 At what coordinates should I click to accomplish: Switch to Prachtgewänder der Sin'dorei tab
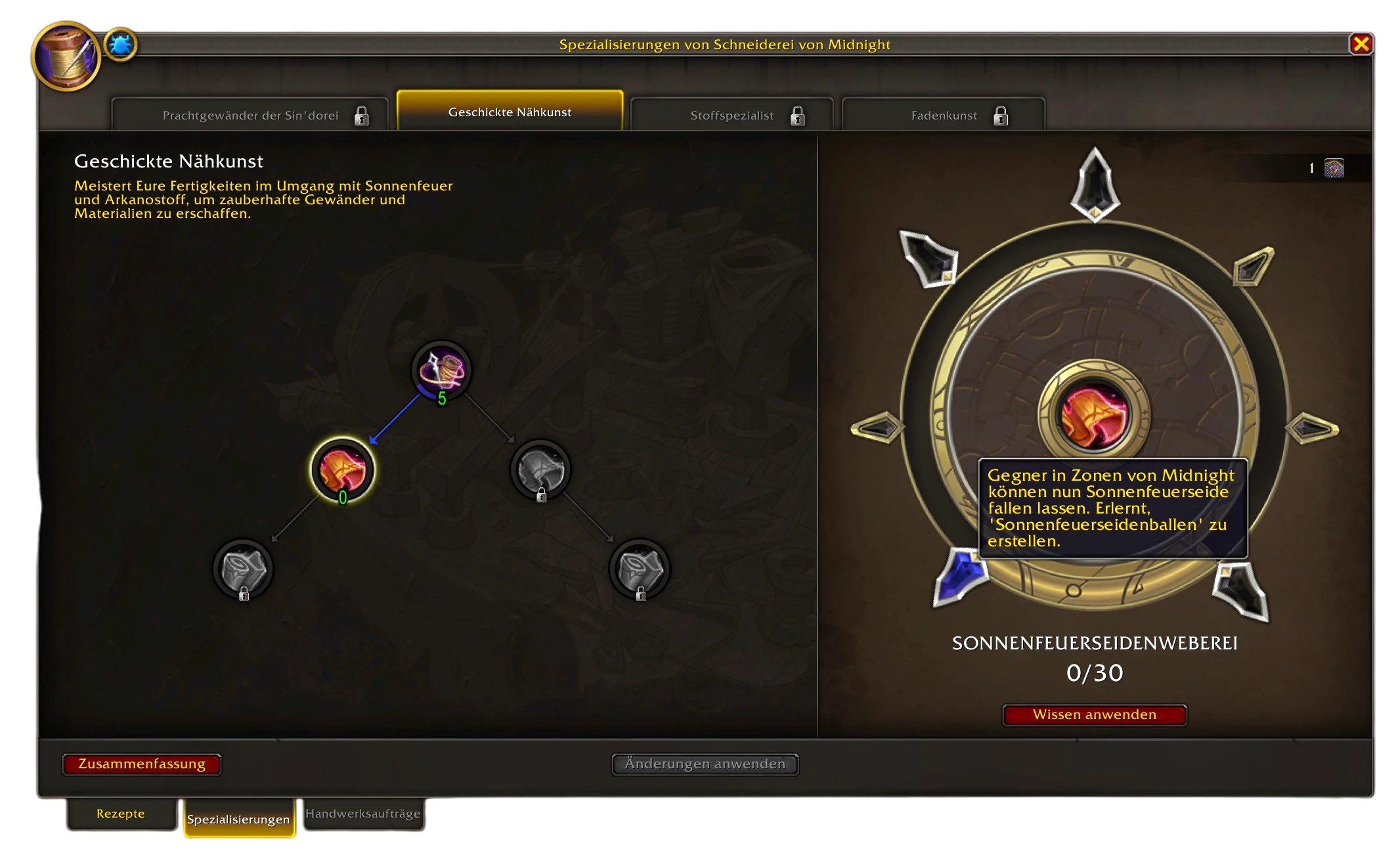pyautogui.click(x=250, y=116)
